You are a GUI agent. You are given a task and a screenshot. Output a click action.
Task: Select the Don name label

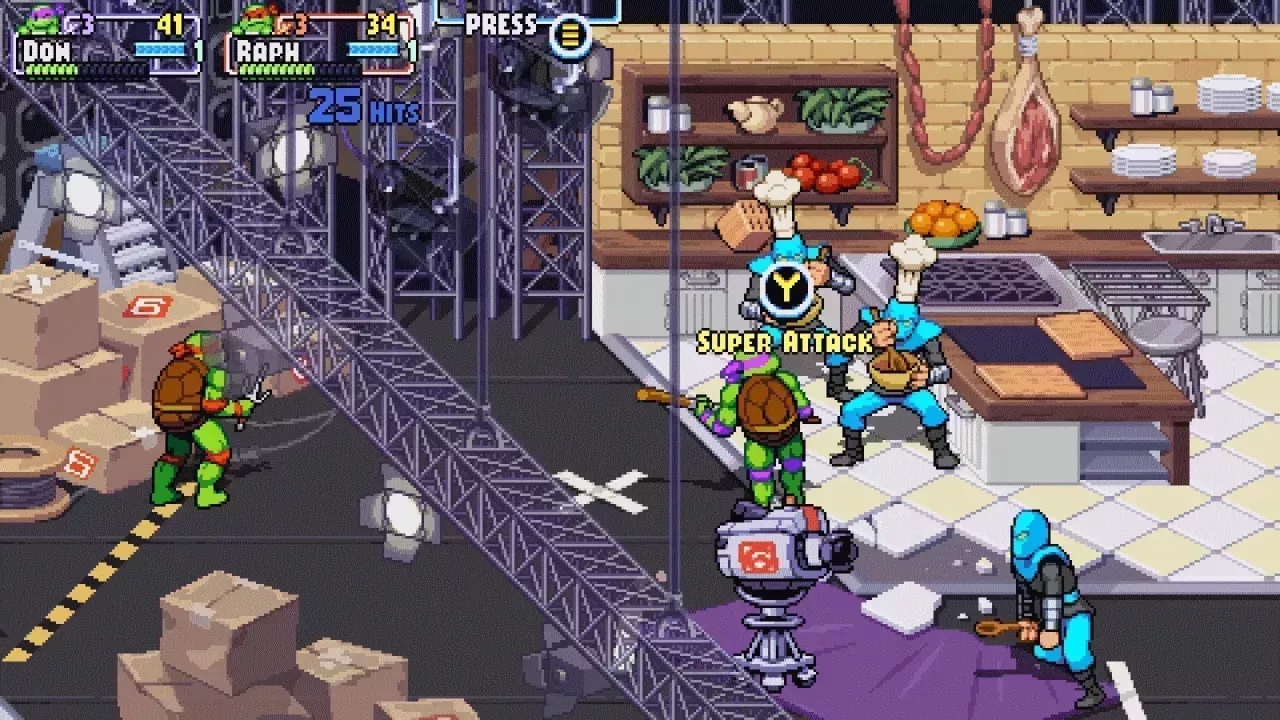point(45,50)
